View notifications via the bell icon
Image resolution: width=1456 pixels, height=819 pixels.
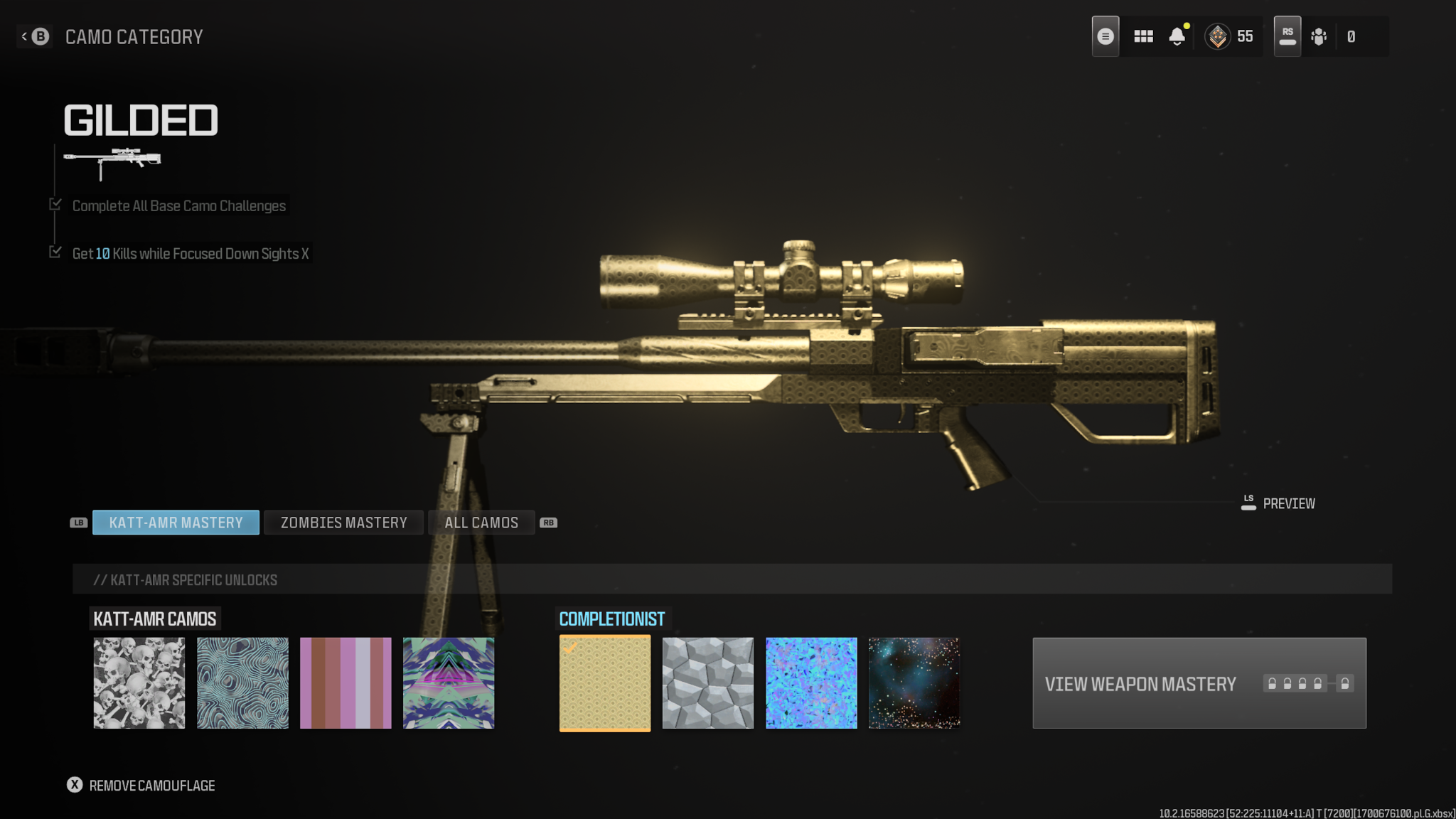tap(1178, 36)
